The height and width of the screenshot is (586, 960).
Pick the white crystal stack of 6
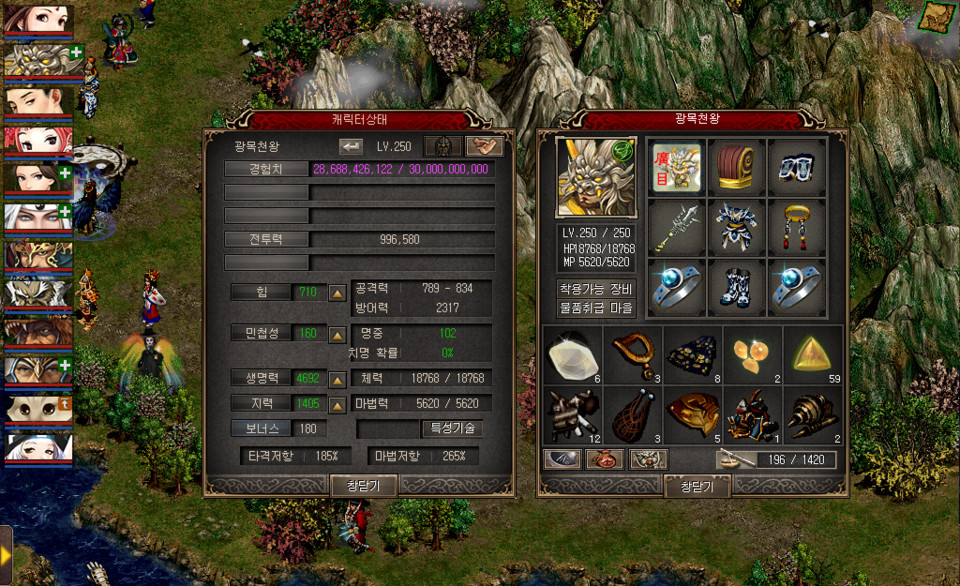574,354
